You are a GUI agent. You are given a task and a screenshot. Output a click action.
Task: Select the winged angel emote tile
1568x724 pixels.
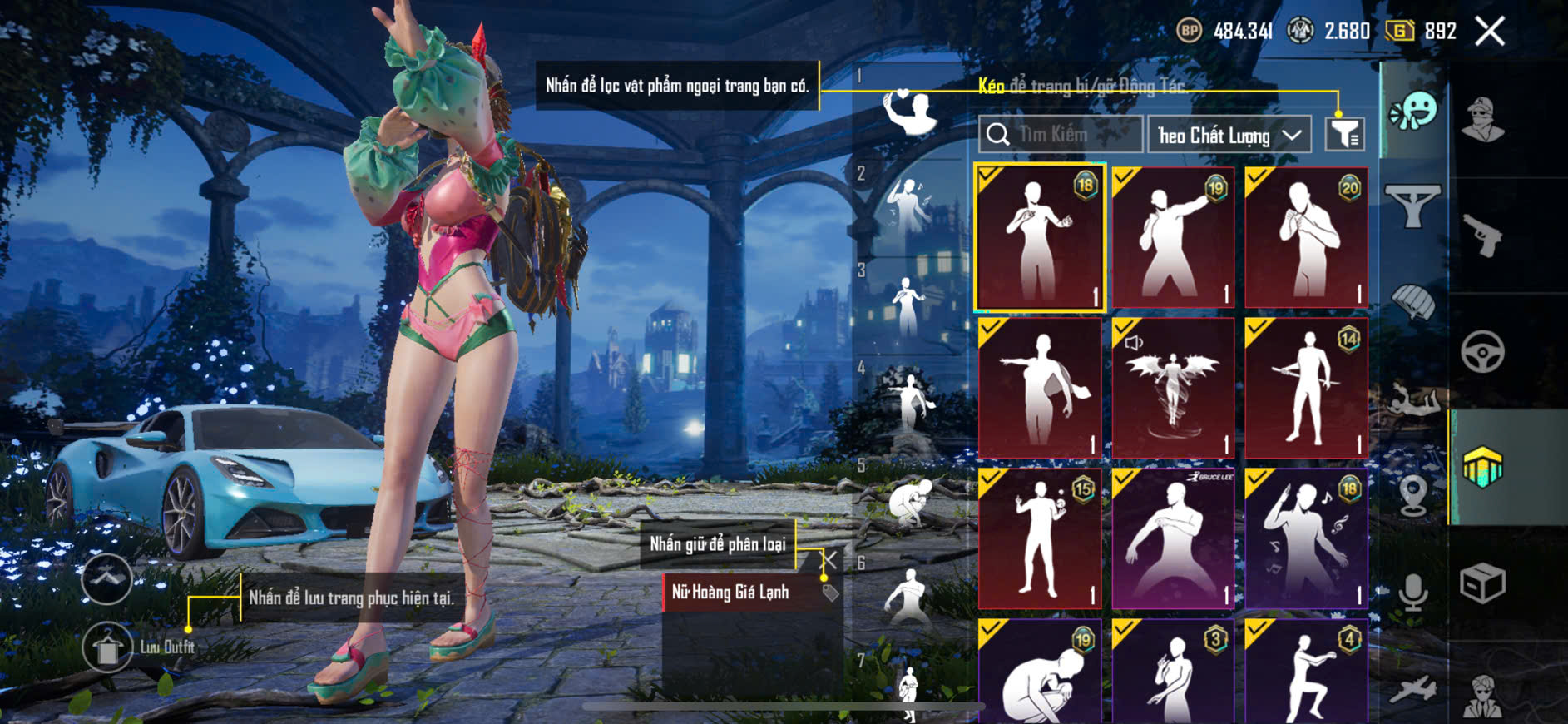(x=1173, y=388)
